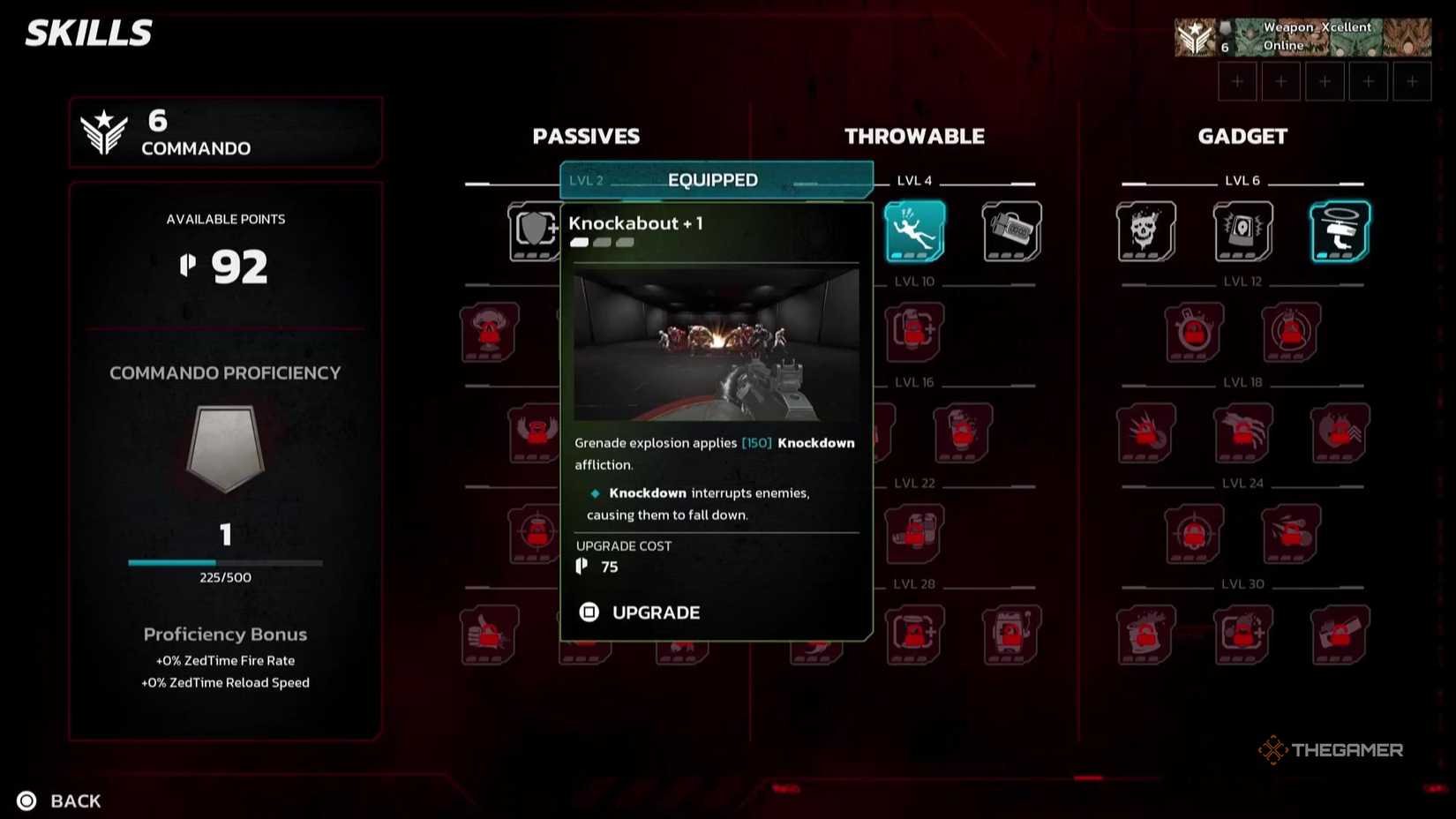Click the 225/500 proficiency progress bar

(x=225, y=562)
